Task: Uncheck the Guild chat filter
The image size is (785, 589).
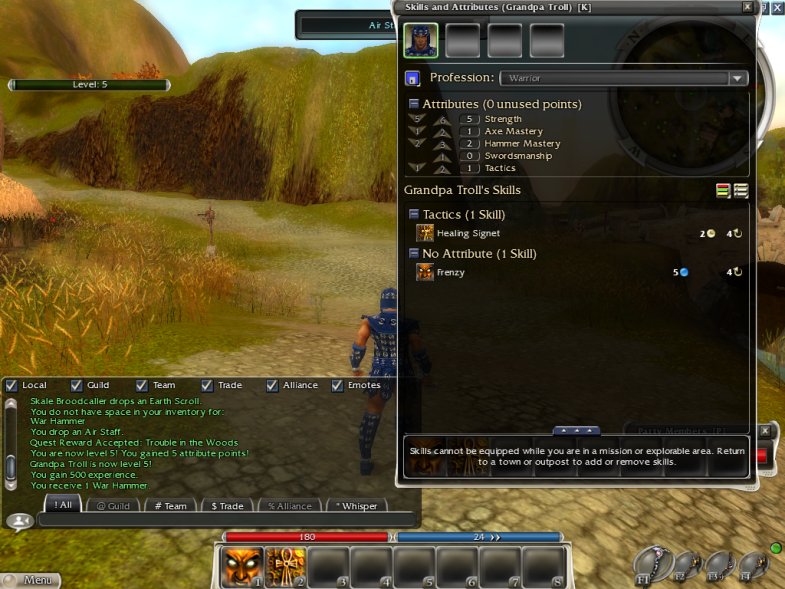Action: (x=76, y=385)
